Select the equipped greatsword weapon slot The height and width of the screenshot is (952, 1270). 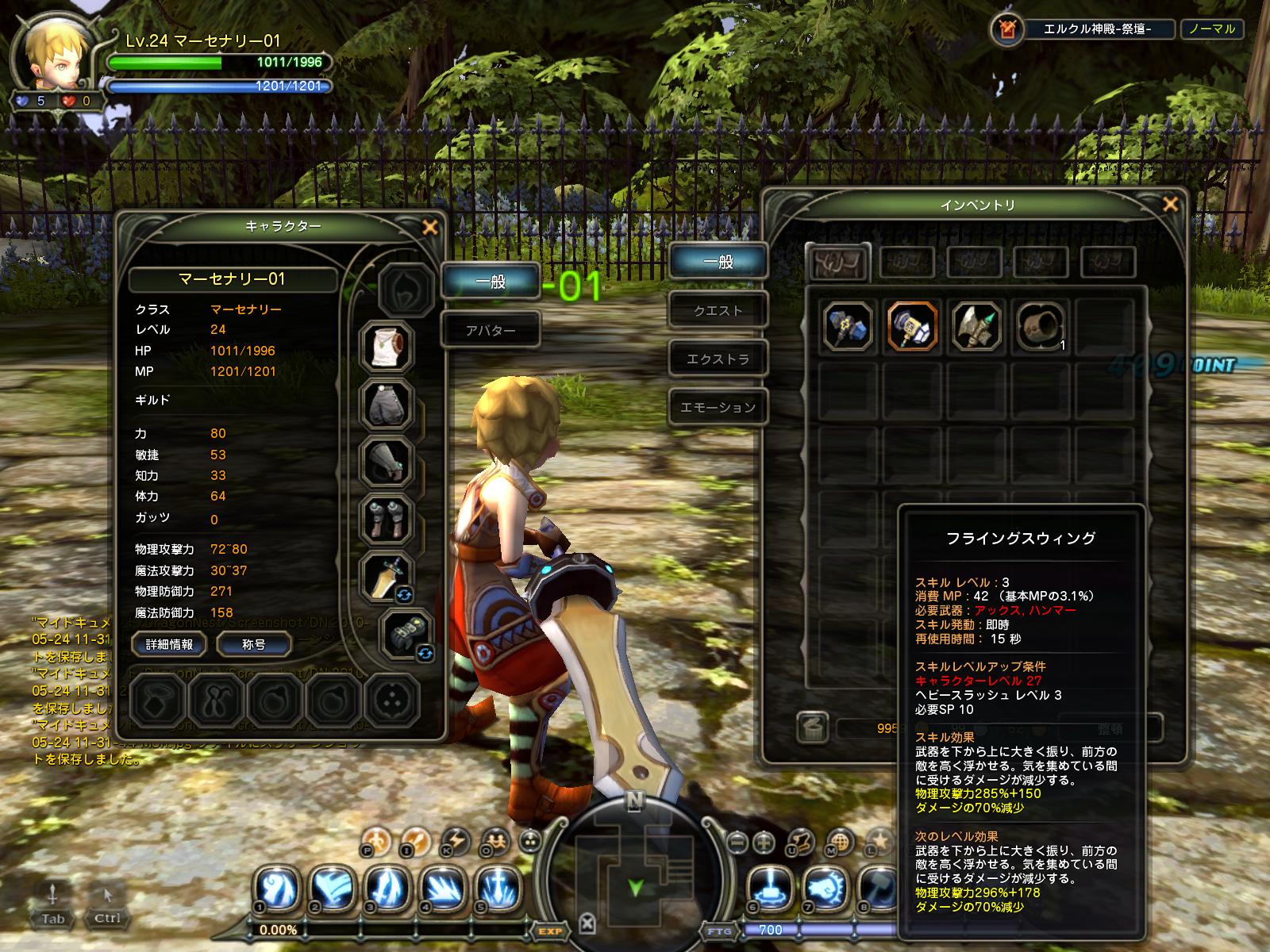pos(387,577)
